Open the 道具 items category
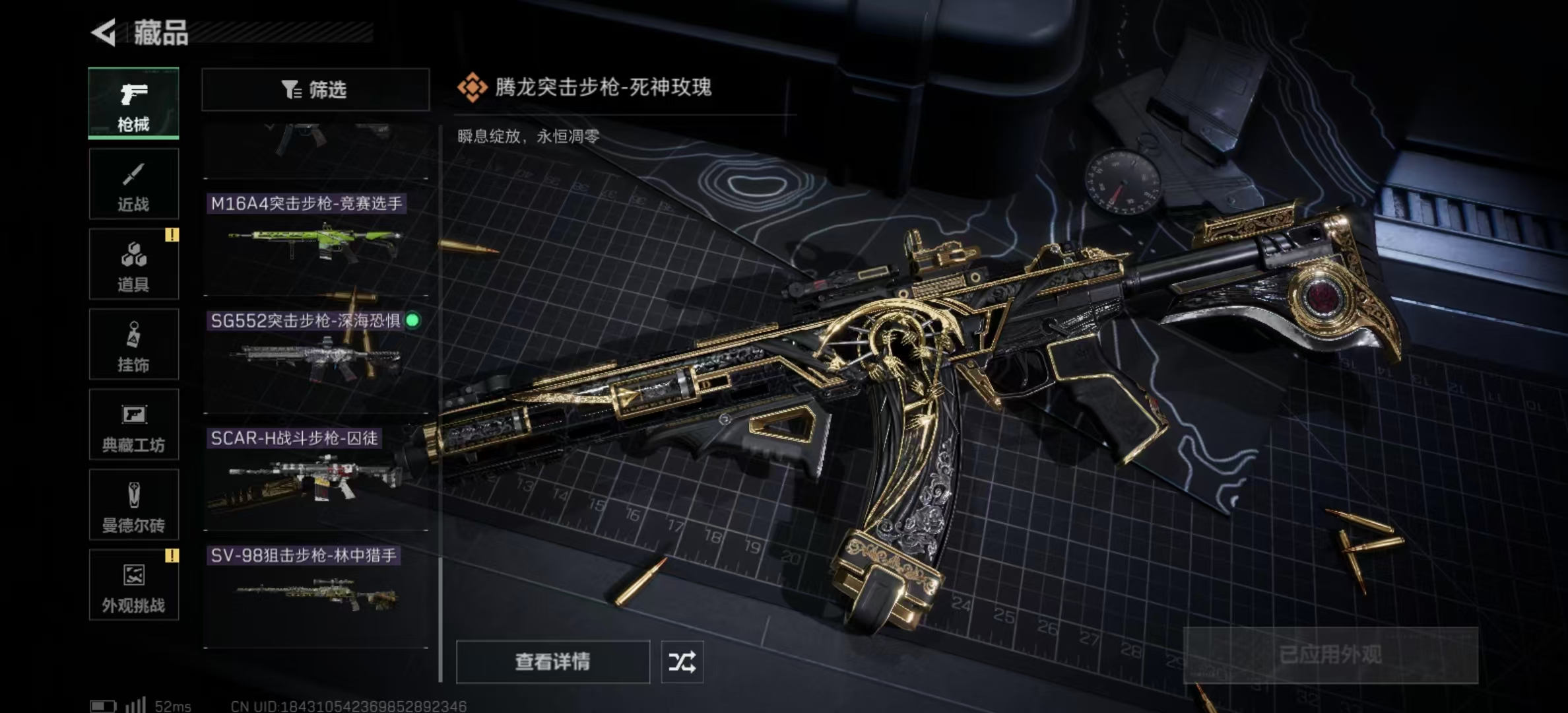Image resolution: width=1568 pixels, height=713 pixels. (x=132, y=263)
